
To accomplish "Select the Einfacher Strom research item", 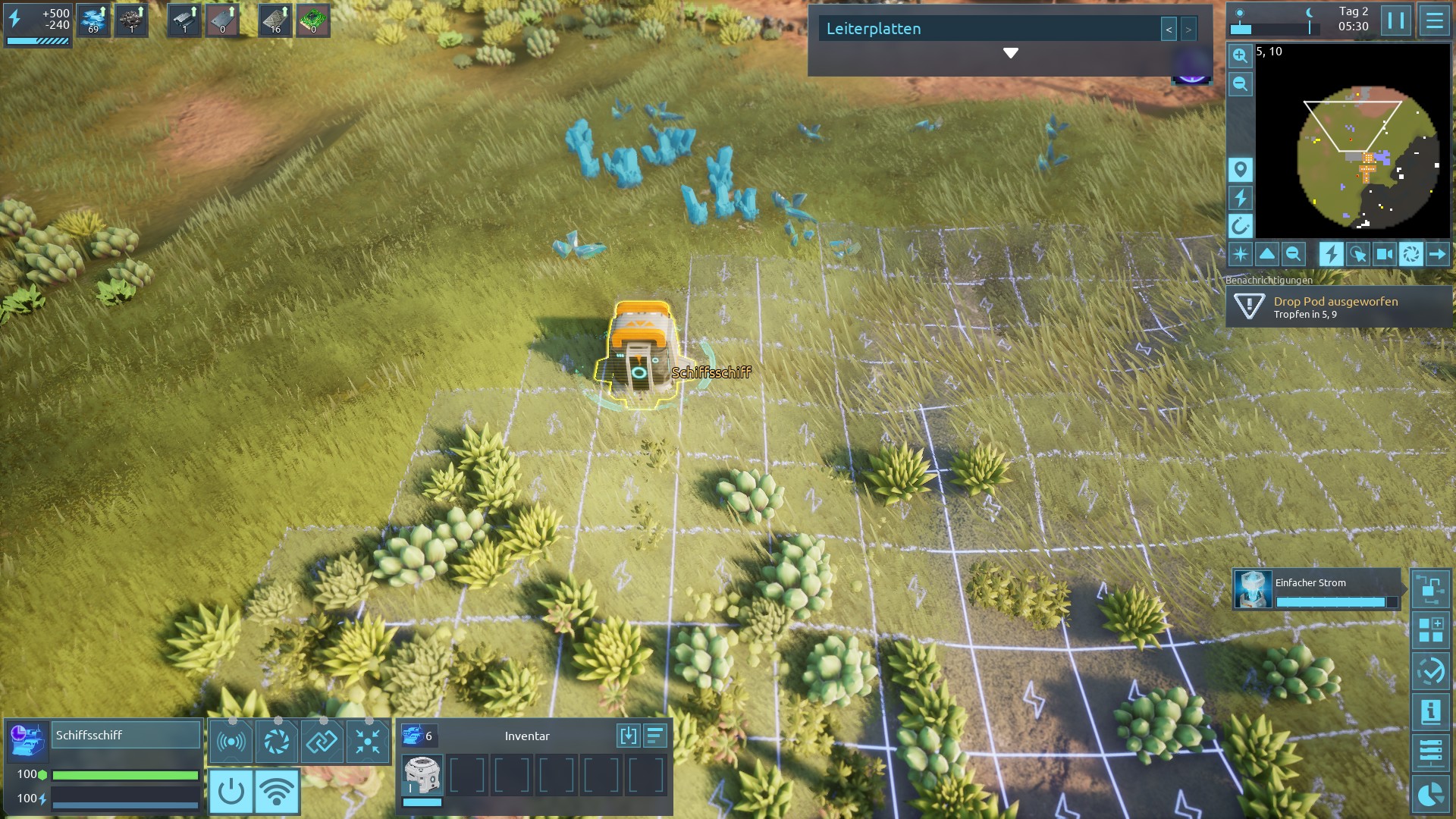I will tap(1316, 590).
